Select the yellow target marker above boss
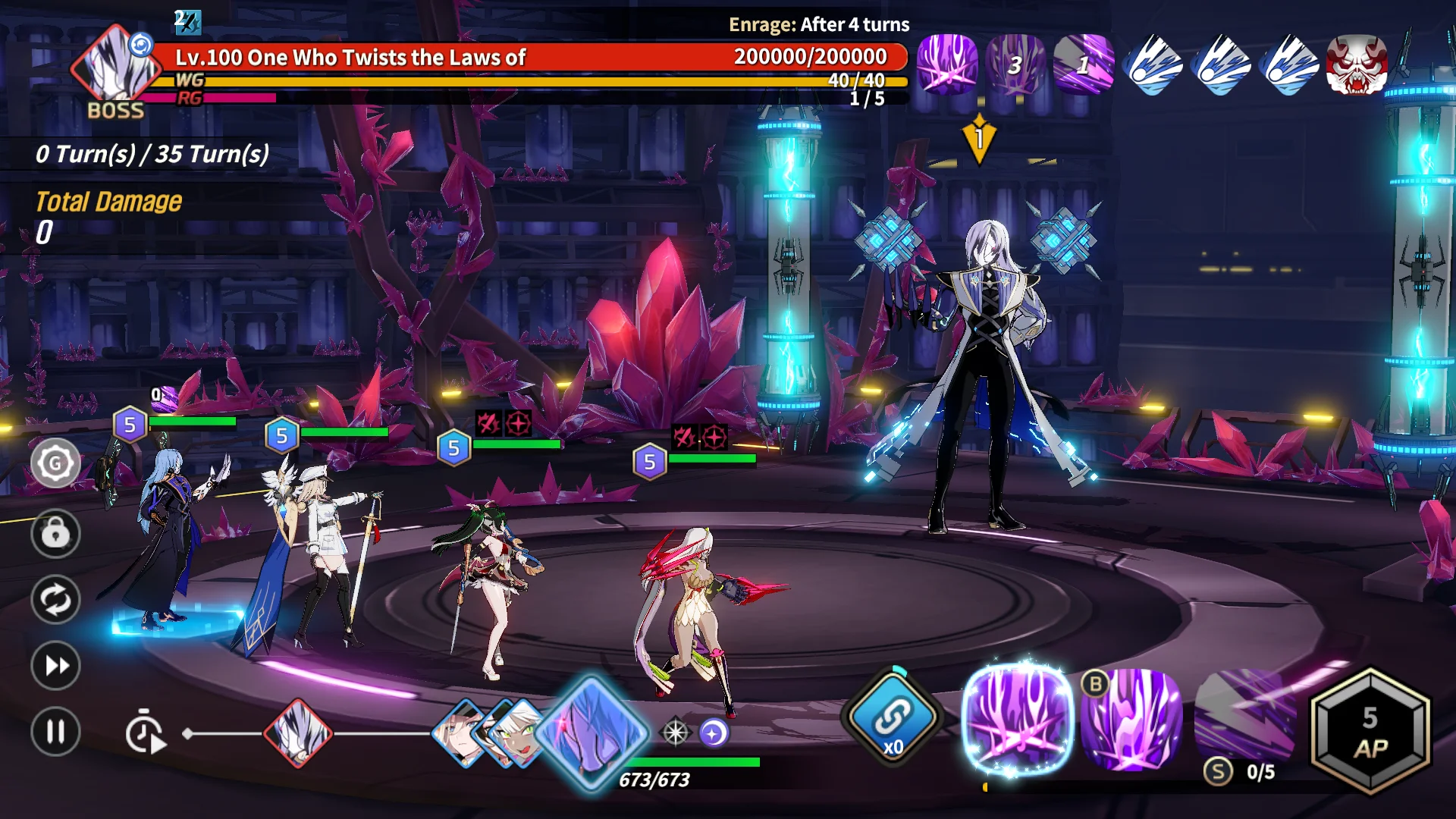The height and width of the screenshot is (819, 1456). pos(979,139)
